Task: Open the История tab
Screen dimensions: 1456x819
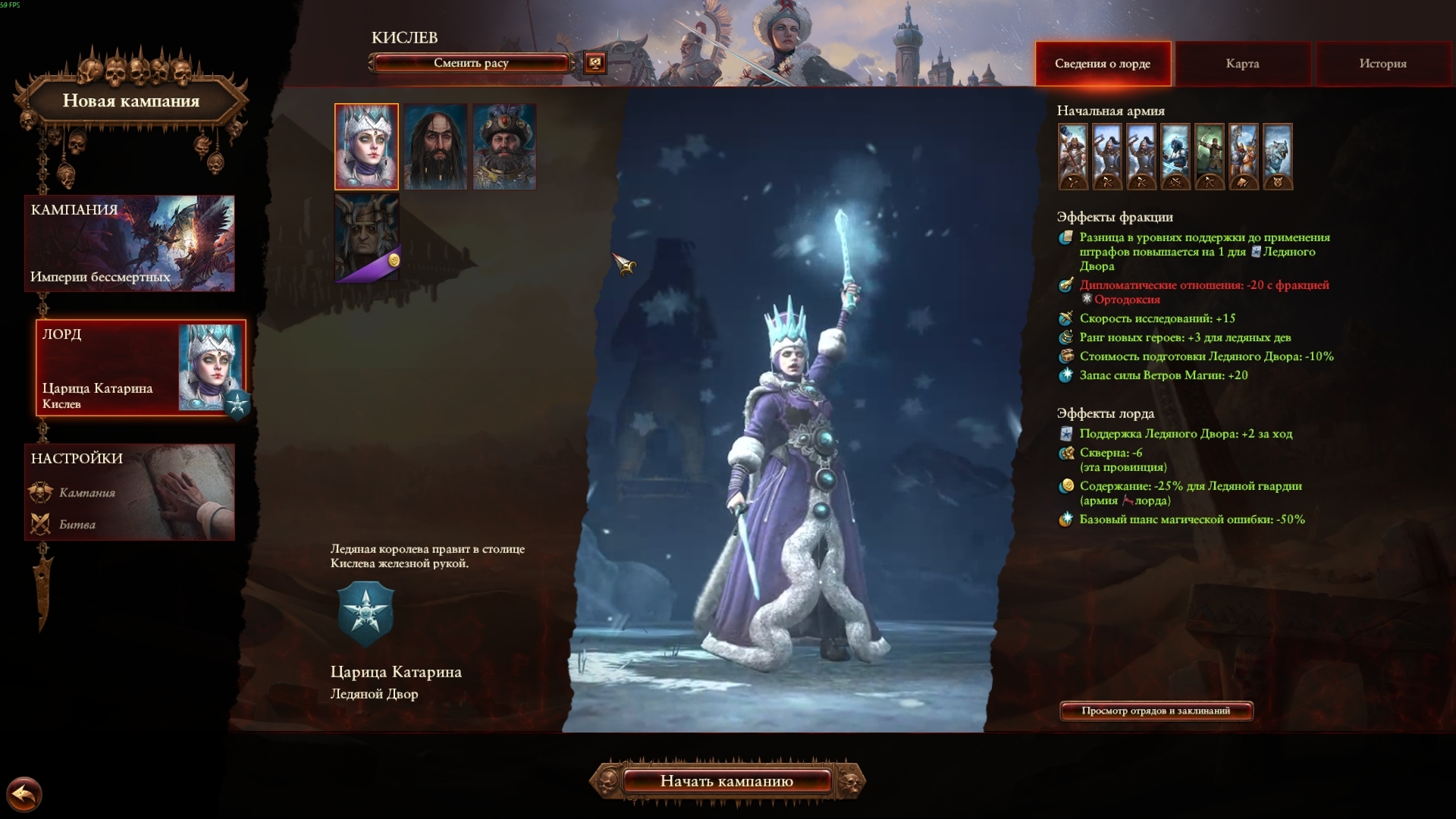Action: click(x=1382, y=64)
